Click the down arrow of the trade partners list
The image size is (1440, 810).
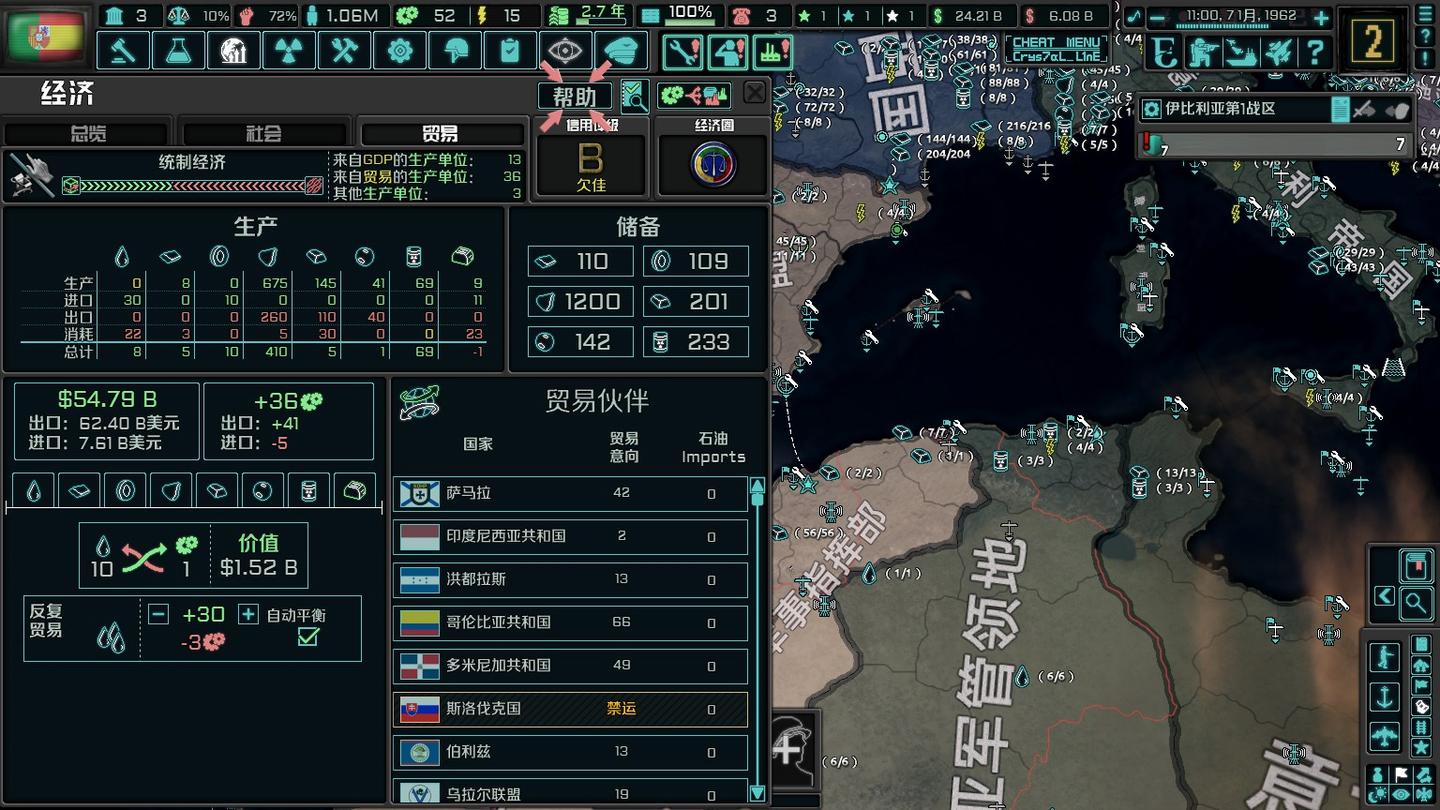(757, 793)
